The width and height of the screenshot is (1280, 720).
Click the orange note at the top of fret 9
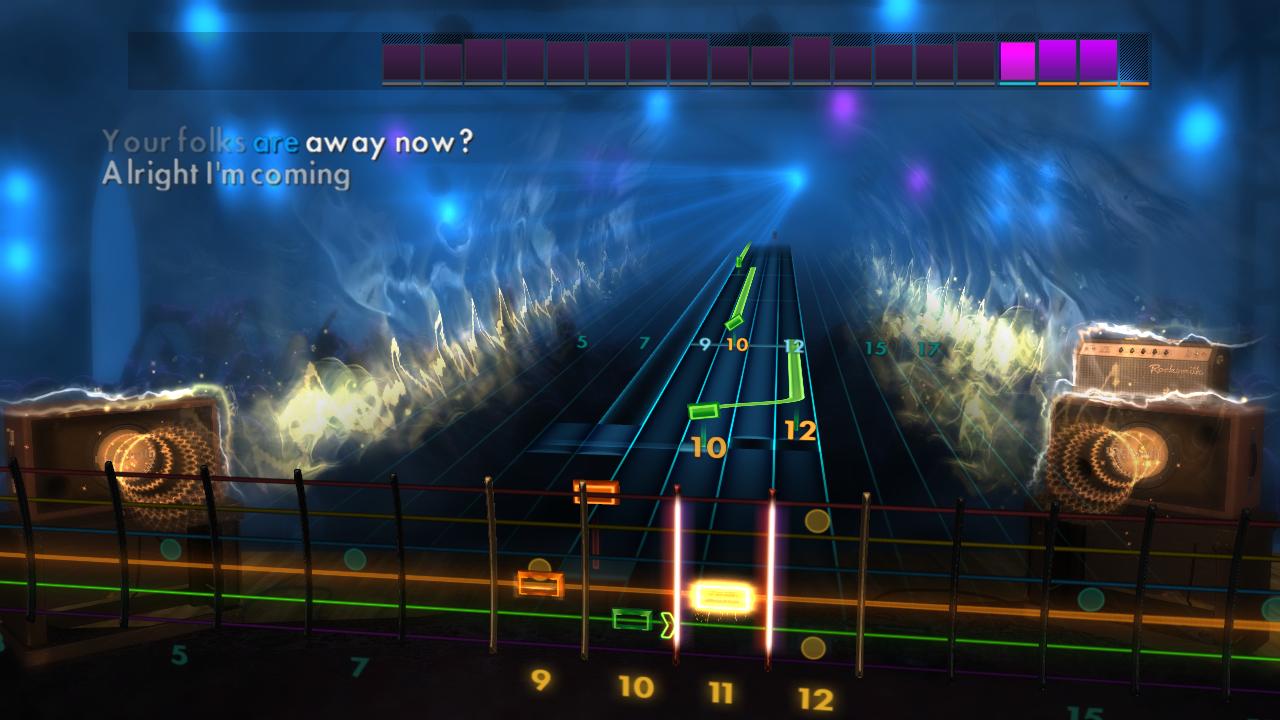(x=594, y=490)
